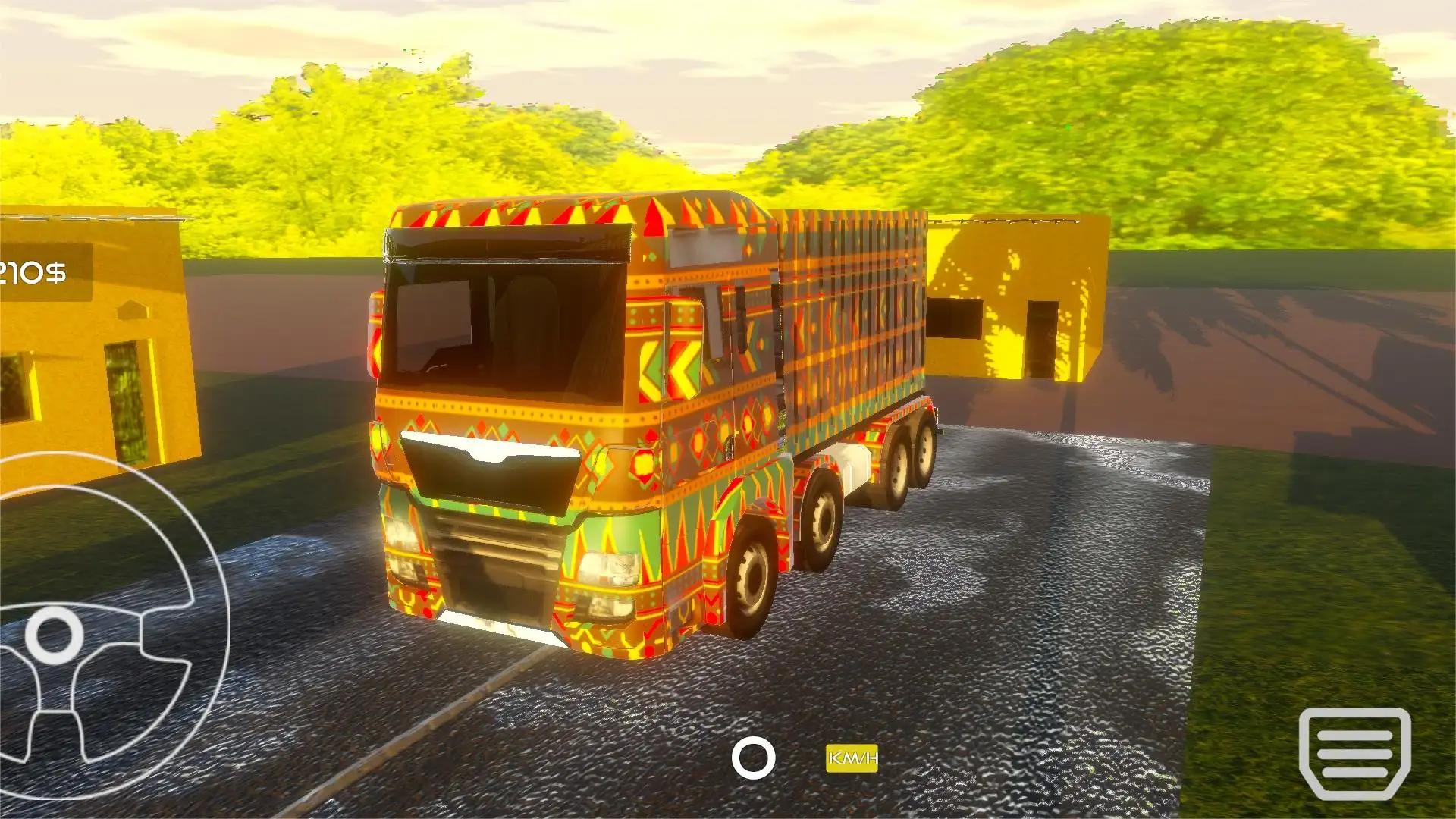Click the 210$ money counter

34,273
